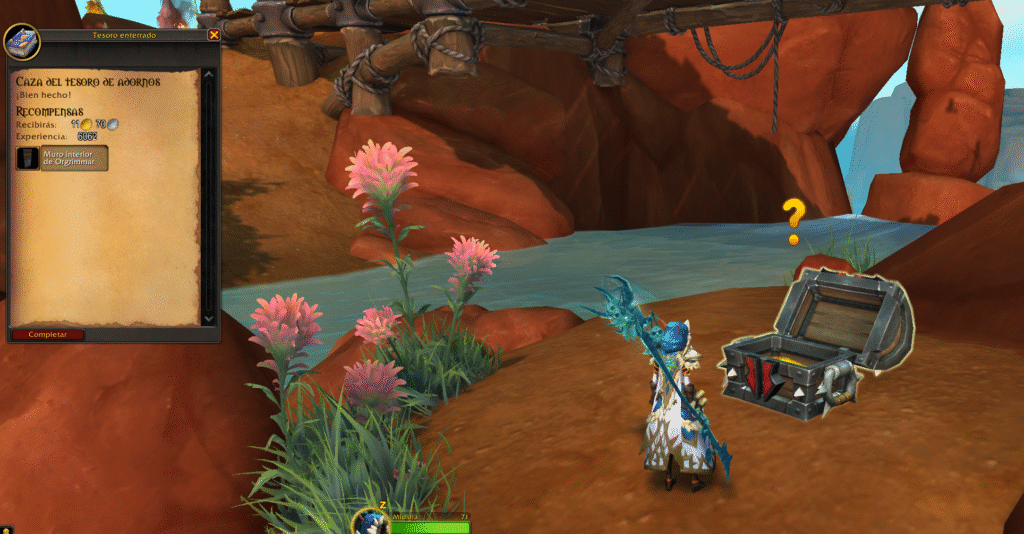Click the Completar button to finish quest

tap(48, 334)
